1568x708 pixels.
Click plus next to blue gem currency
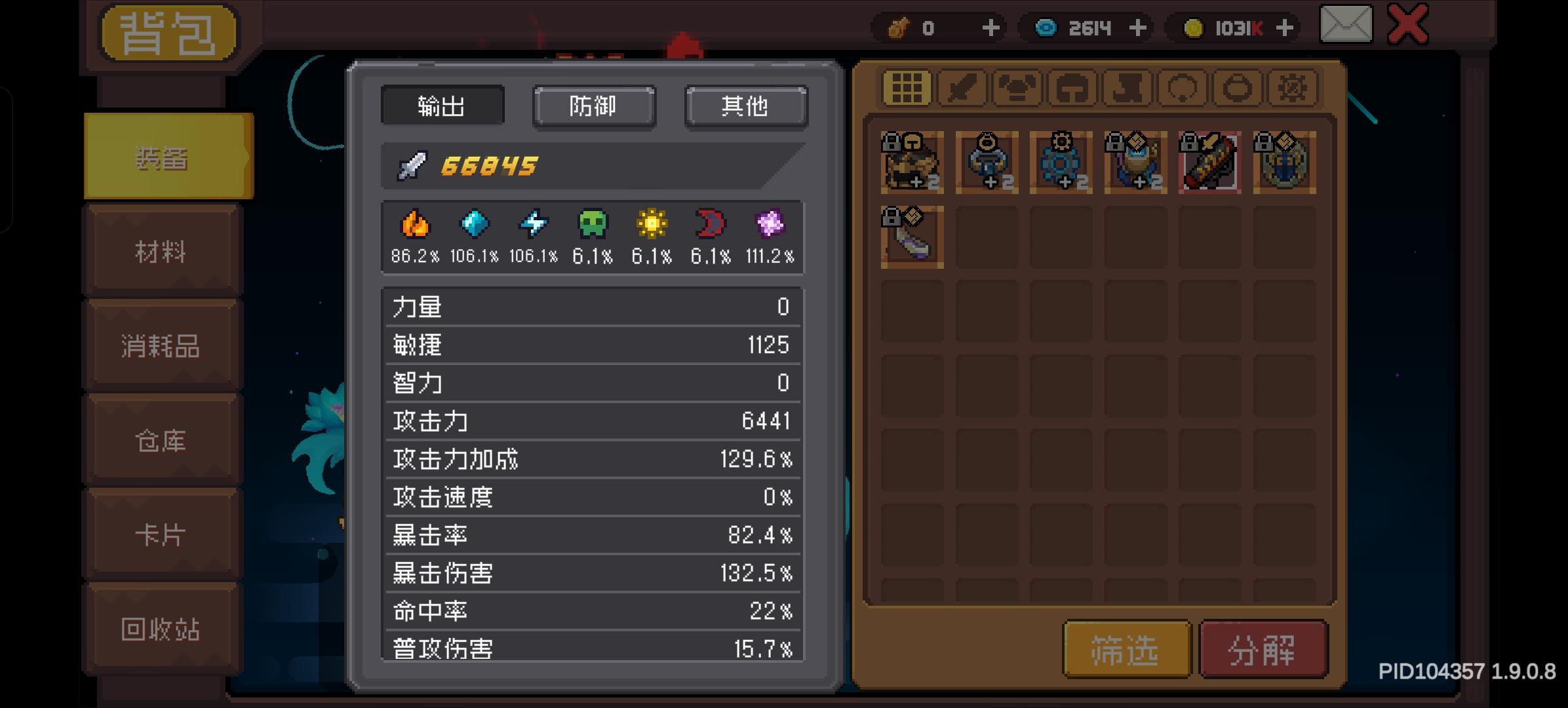click(1139, 27)
